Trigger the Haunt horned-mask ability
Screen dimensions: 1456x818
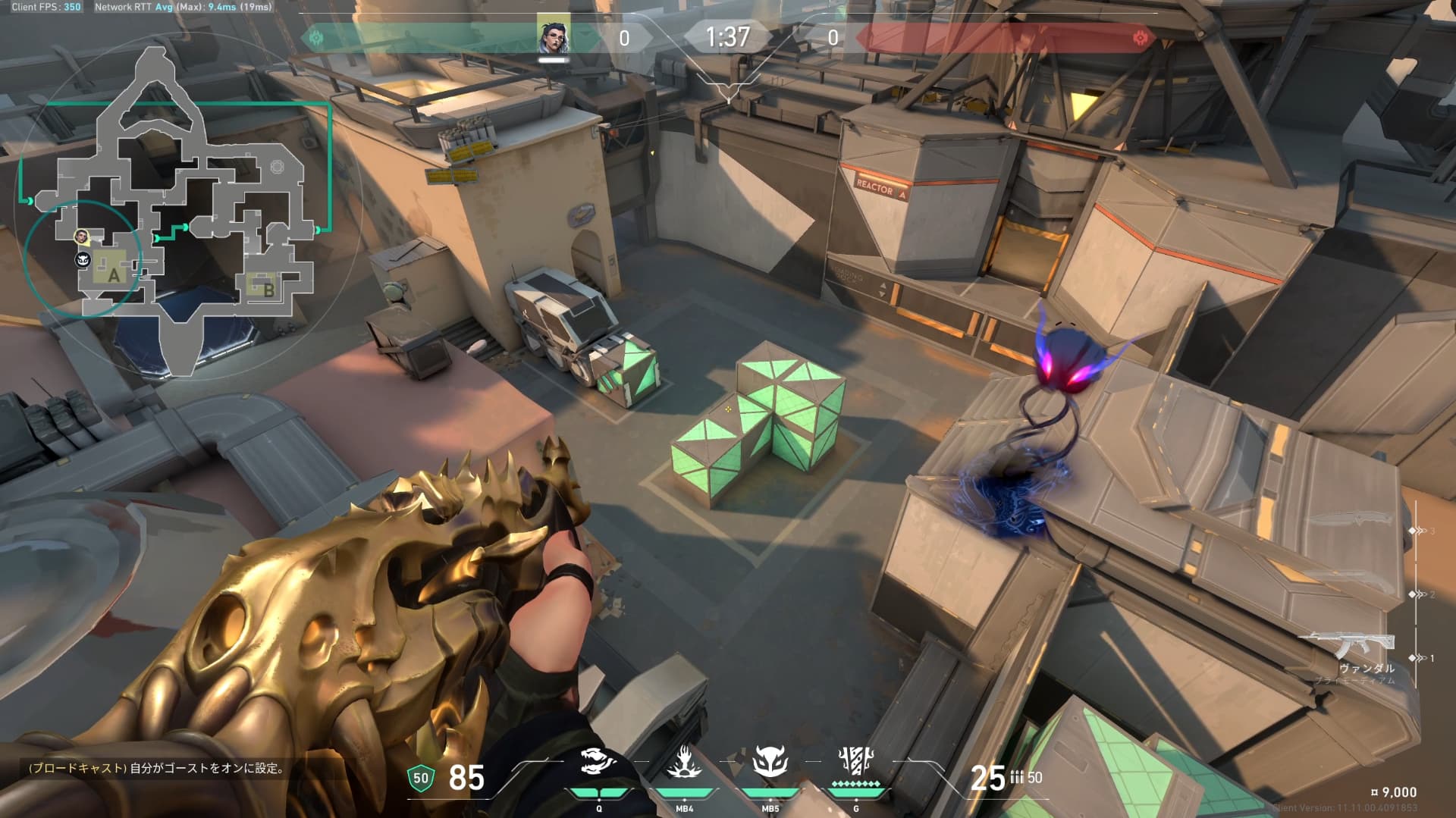(770, 762)
